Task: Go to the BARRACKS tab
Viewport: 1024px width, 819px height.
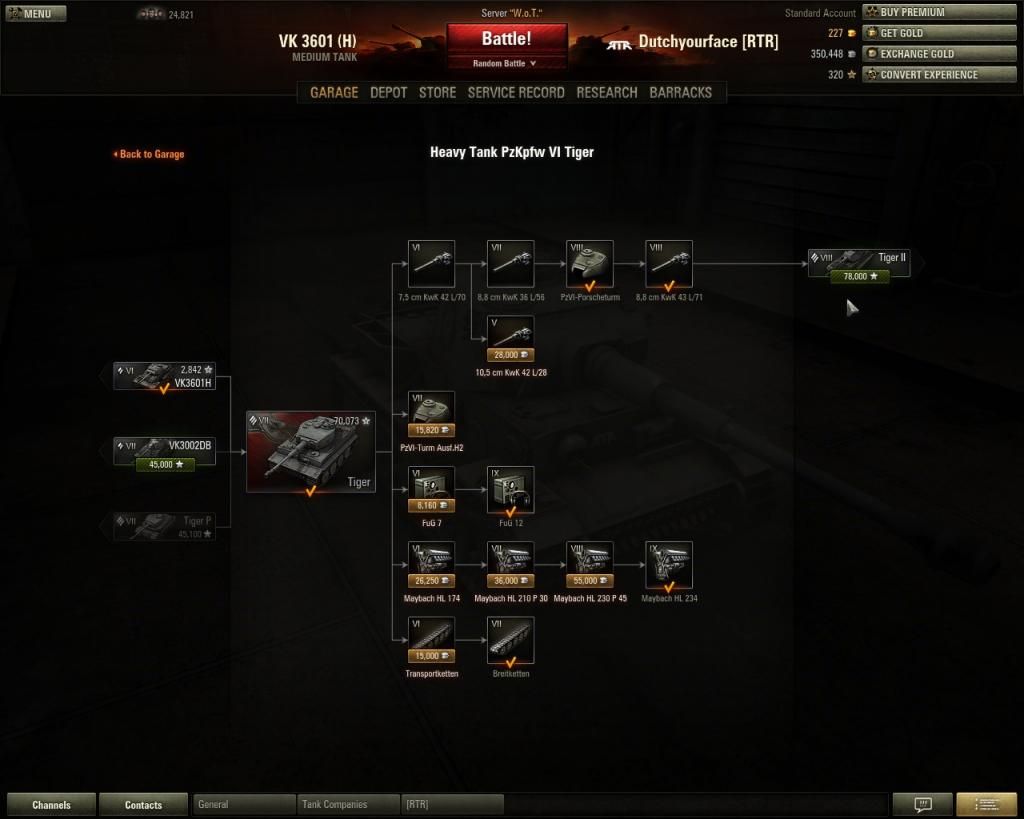Action: click(x=680, y=92)
